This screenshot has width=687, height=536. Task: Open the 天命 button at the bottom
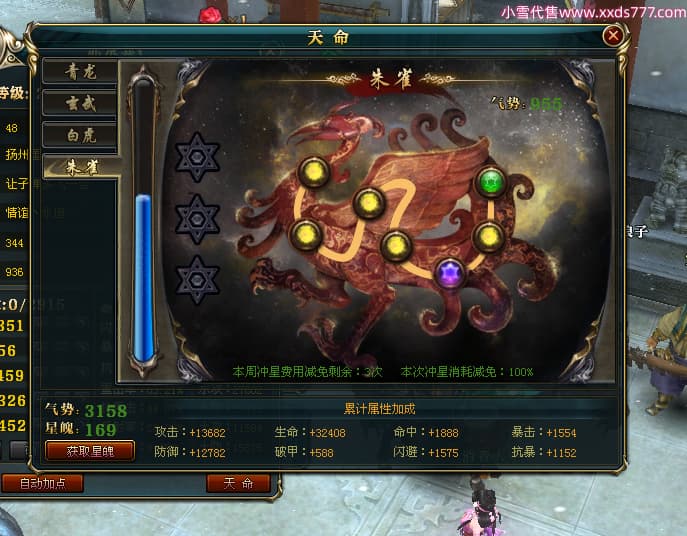click(x=238, y=484)
